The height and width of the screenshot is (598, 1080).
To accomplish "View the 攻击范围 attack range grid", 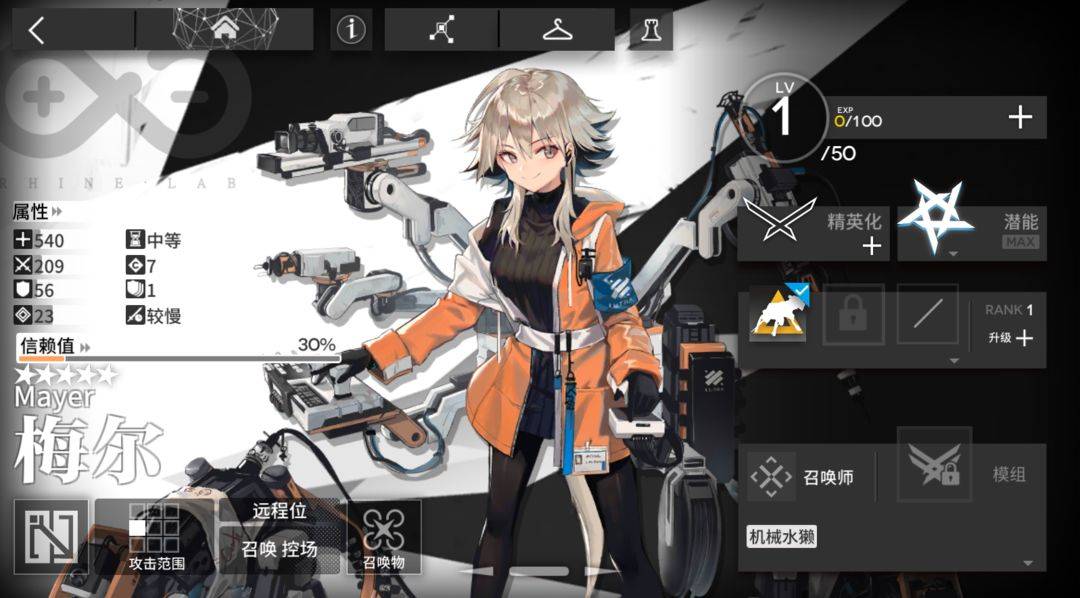I will click(156, 536).
